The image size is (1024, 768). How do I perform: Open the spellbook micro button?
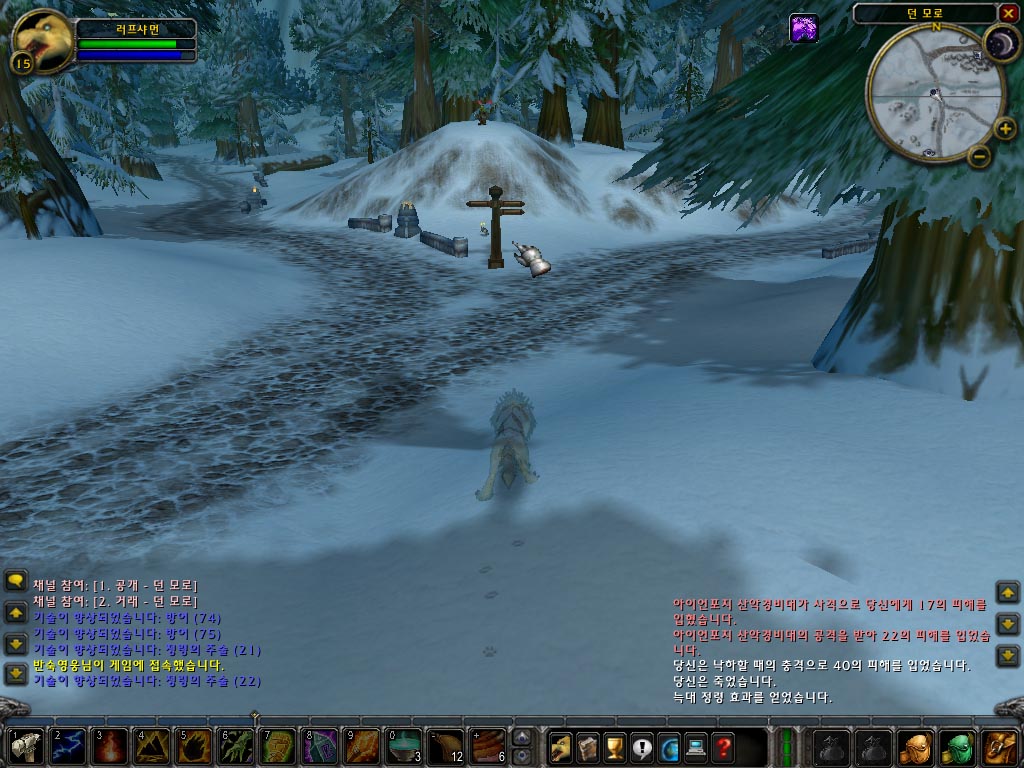tap(587, 747)
